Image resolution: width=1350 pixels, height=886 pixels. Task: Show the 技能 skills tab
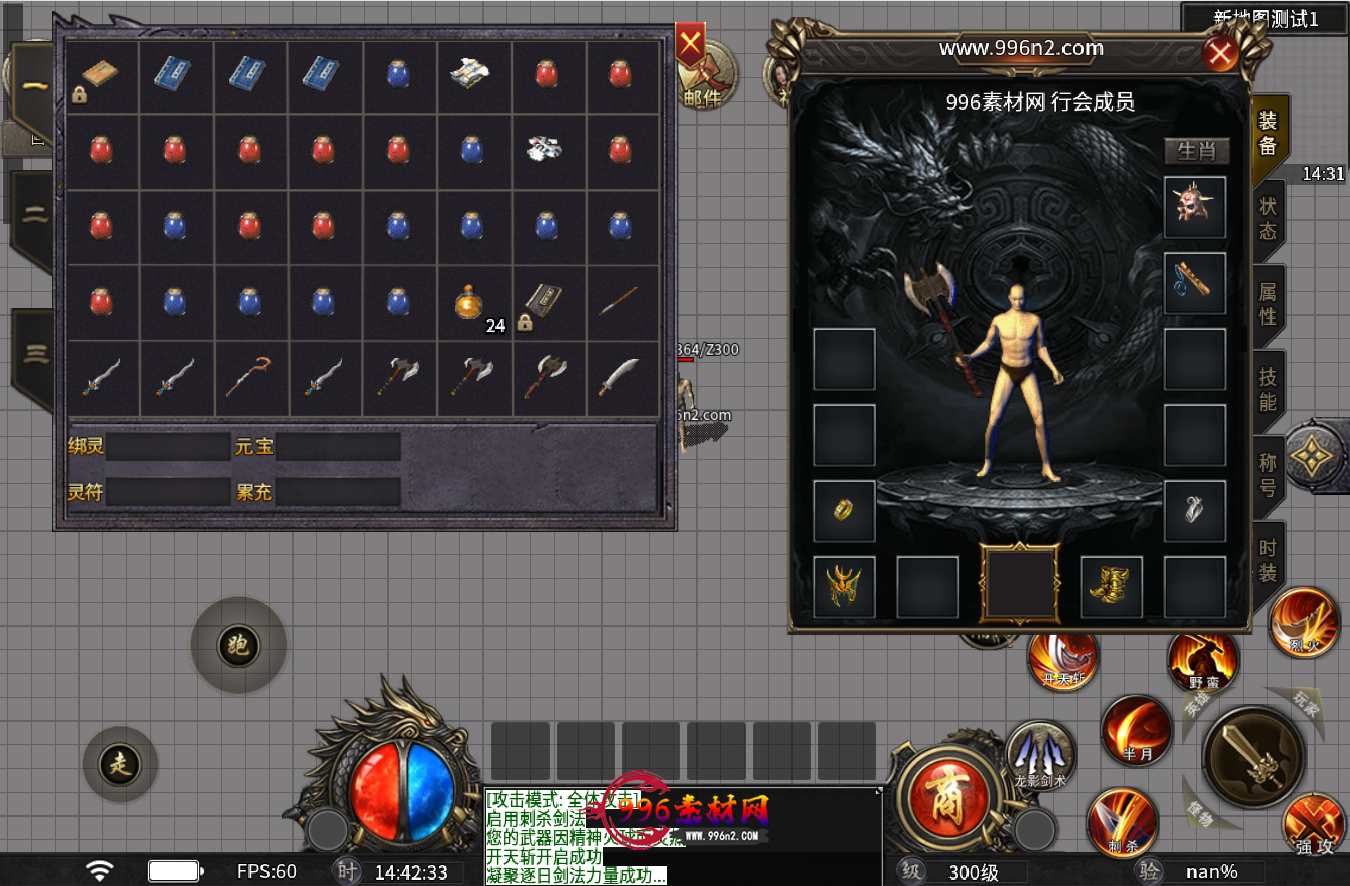(x=1267, y=389)
